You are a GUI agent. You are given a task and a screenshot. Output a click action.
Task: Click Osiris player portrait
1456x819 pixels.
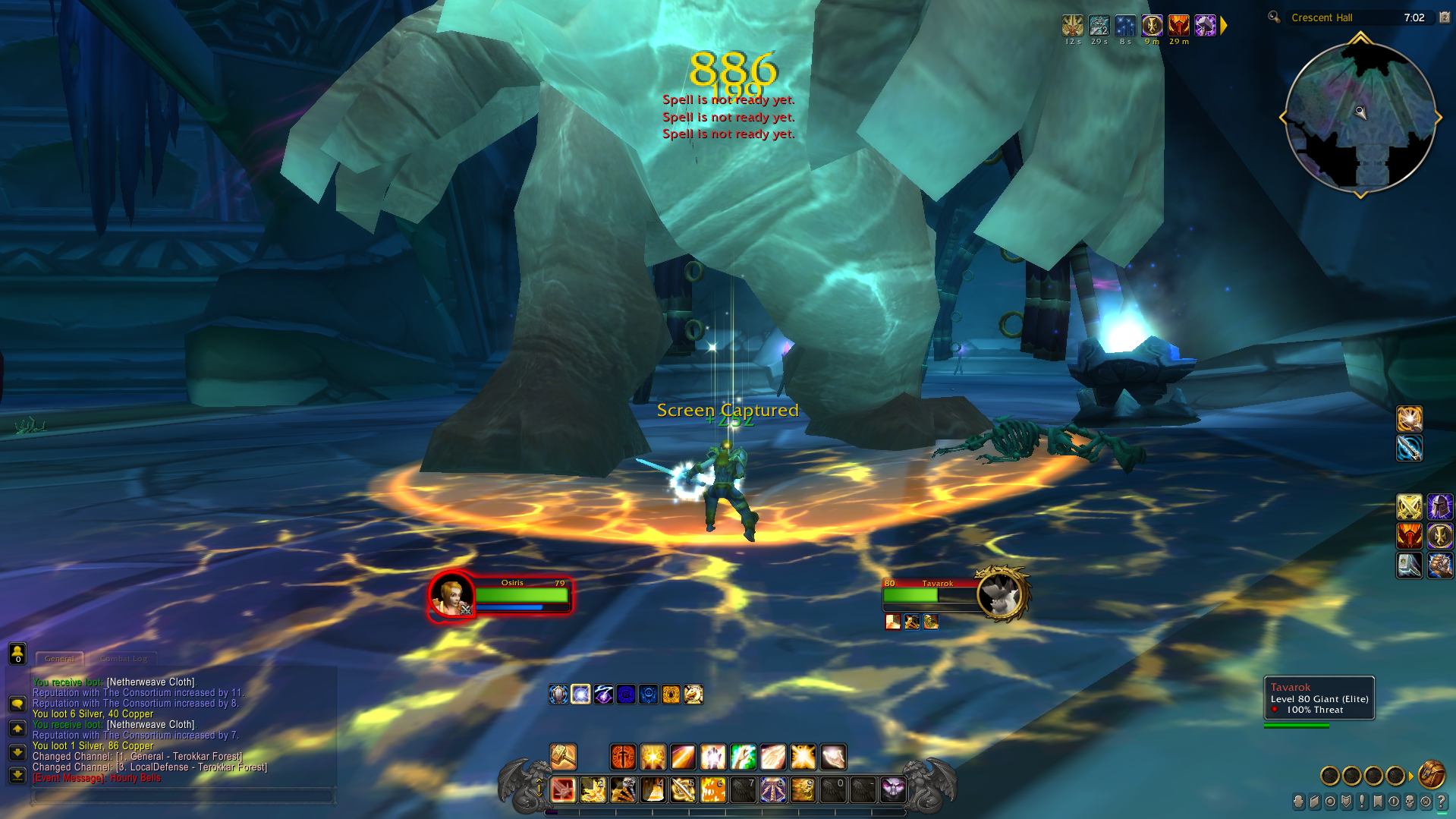tap(451, 595)
